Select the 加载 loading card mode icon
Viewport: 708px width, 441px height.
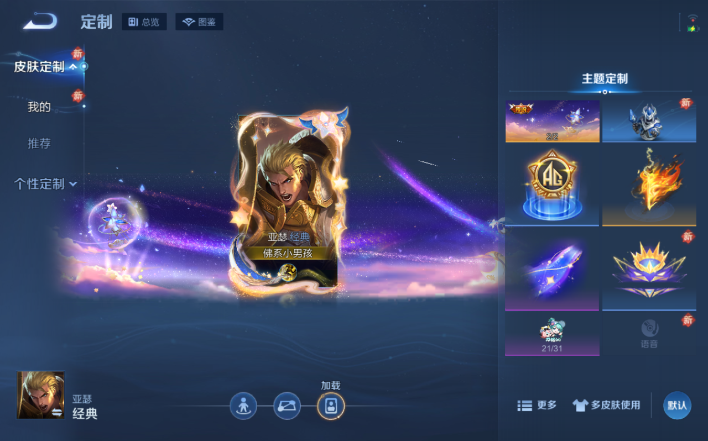point(331,405)
